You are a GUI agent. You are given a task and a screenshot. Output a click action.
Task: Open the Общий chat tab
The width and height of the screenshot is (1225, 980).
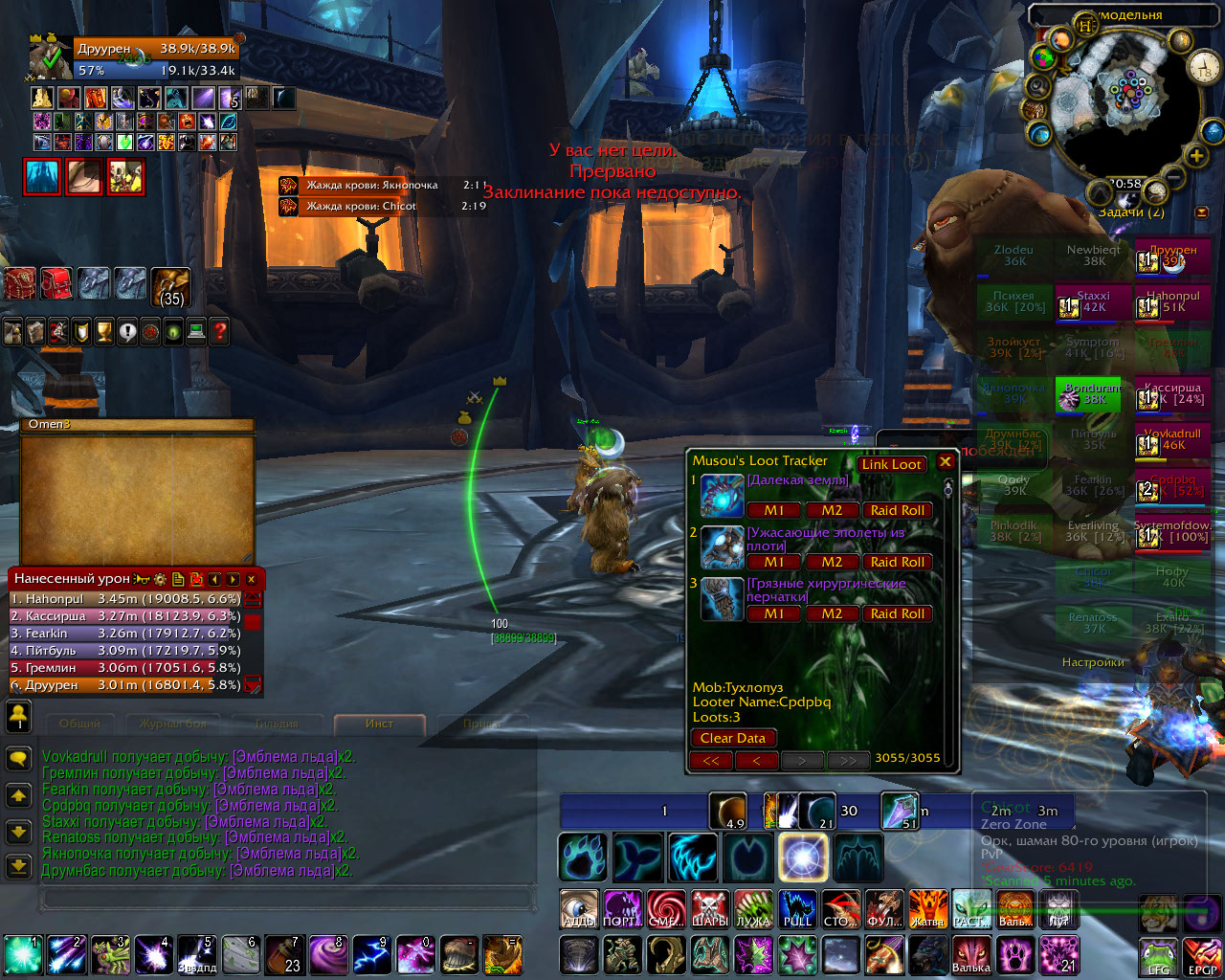[x=79, y=724]
